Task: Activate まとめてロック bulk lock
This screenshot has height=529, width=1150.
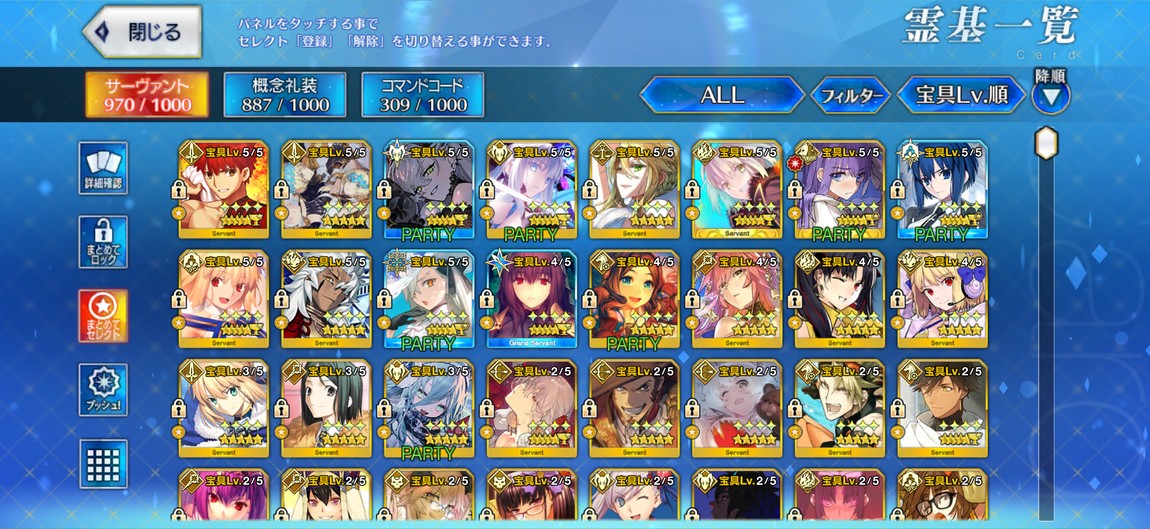Action: click(103, 242)
